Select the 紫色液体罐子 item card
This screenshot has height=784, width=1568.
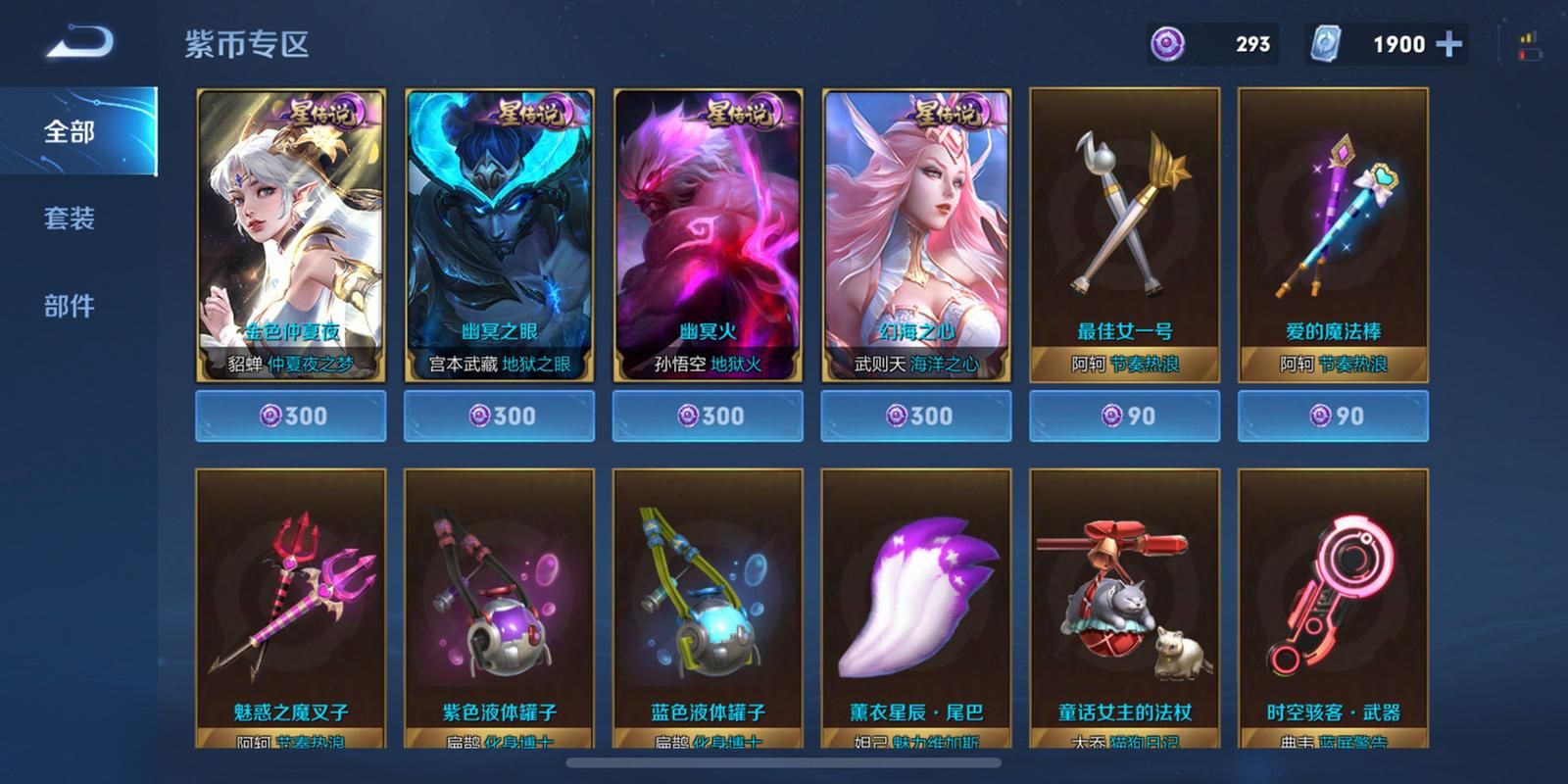(500, 608)
